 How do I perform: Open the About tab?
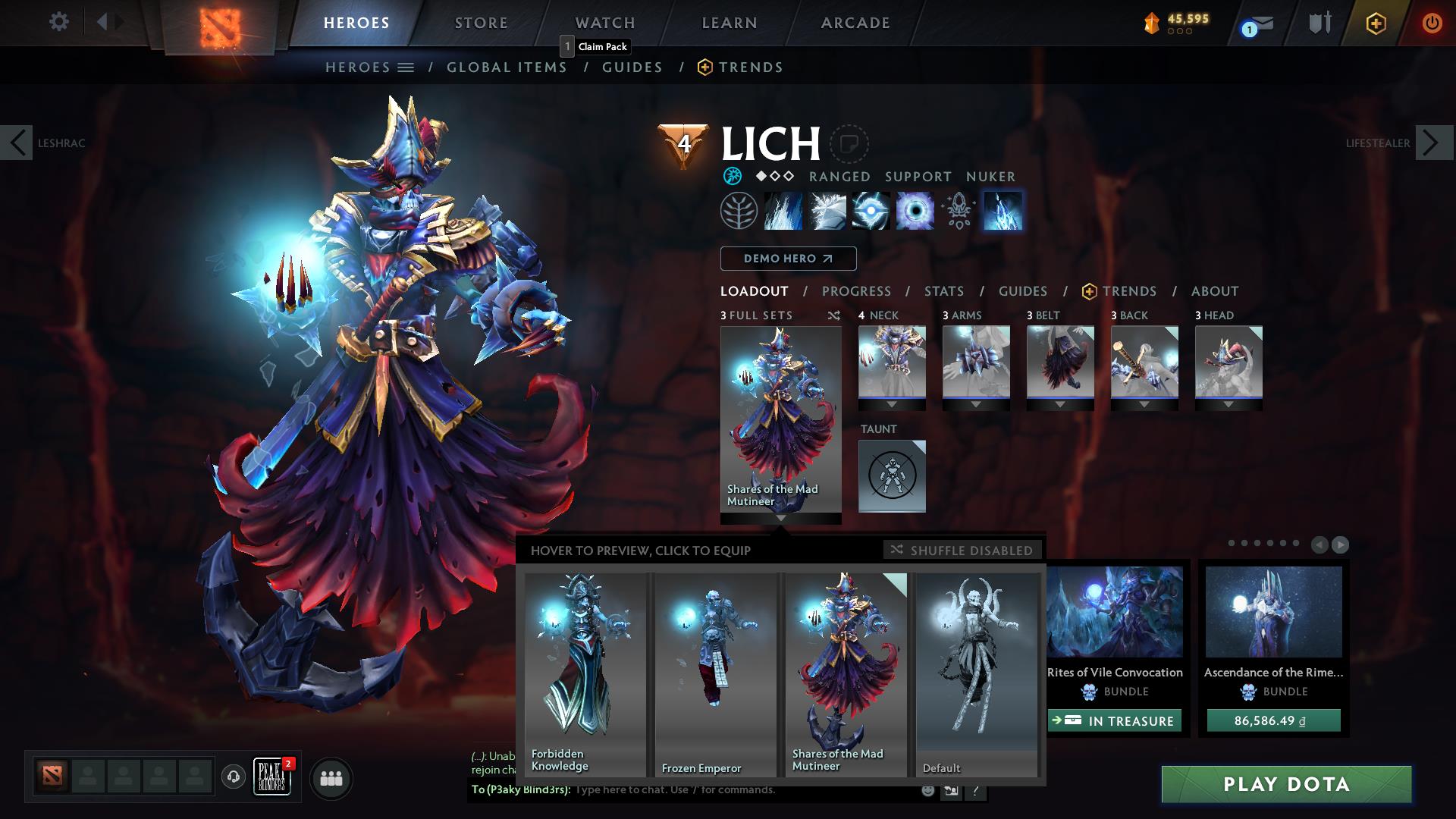pyautogui.click(x=1214, y=291)
